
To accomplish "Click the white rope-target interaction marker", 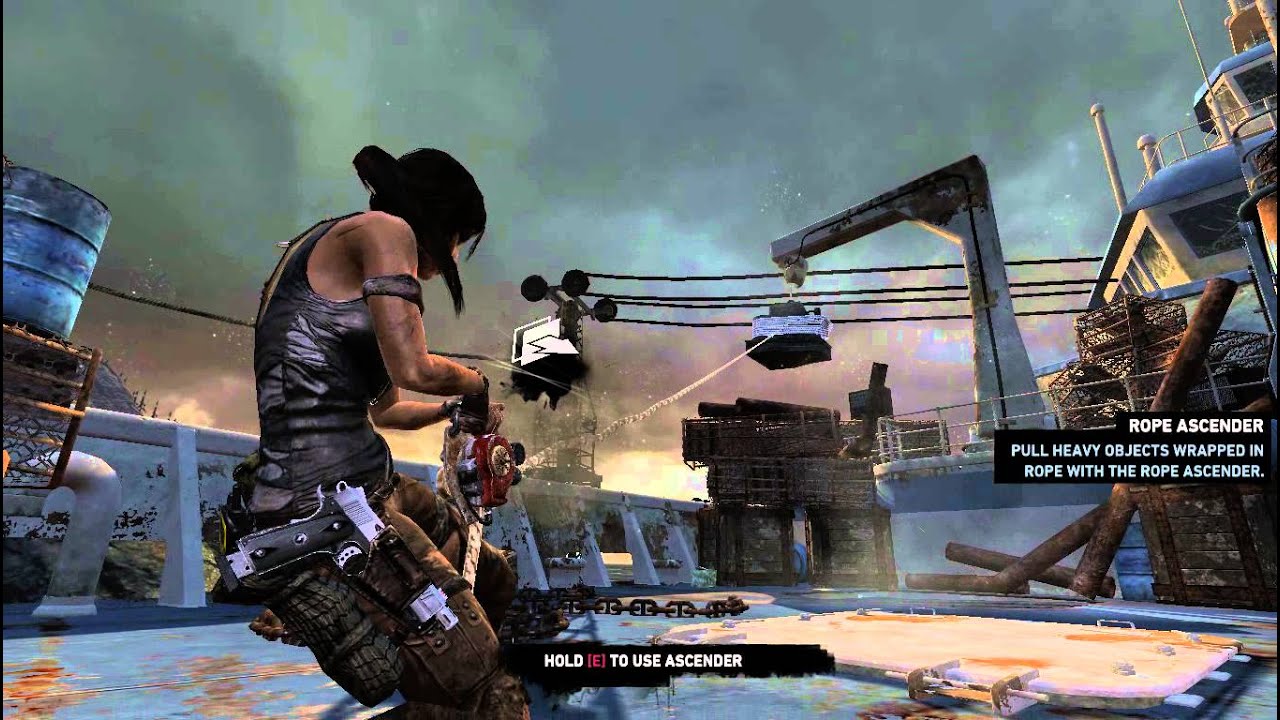I will [545, 340].
